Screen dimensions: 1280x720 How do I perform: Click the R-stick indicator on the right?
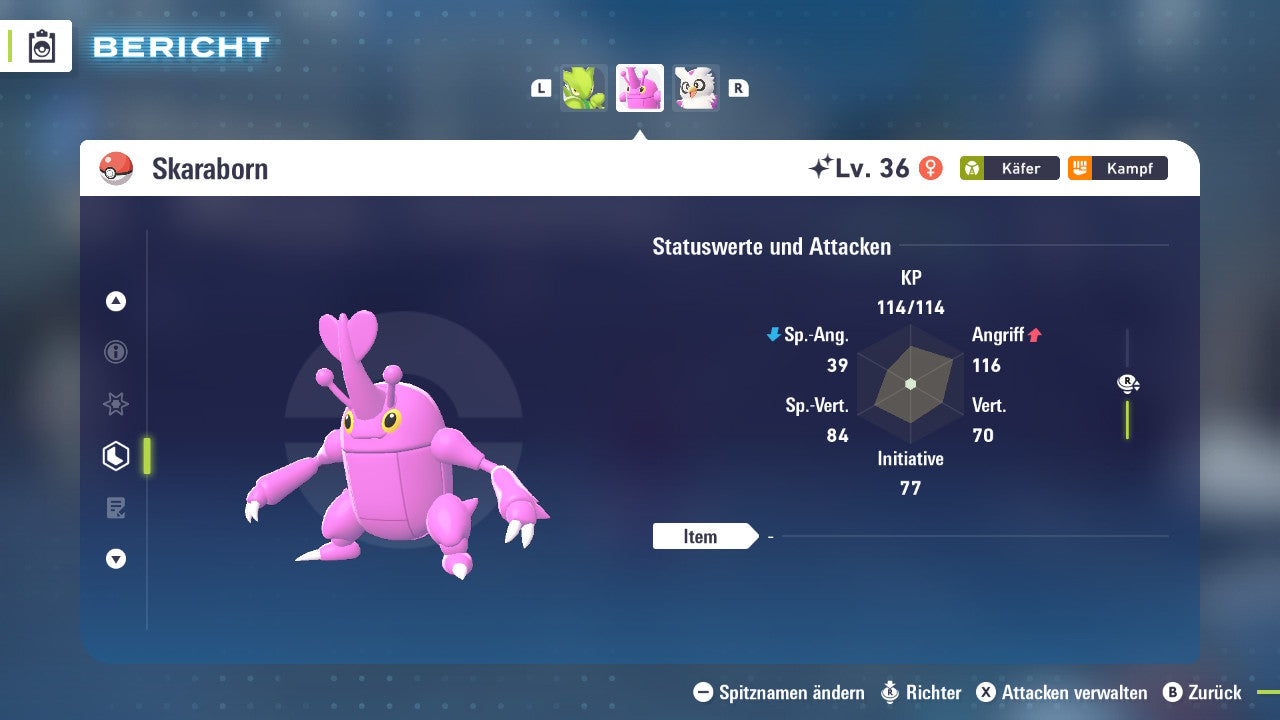pyautogui.click(x=1128, y=383)
